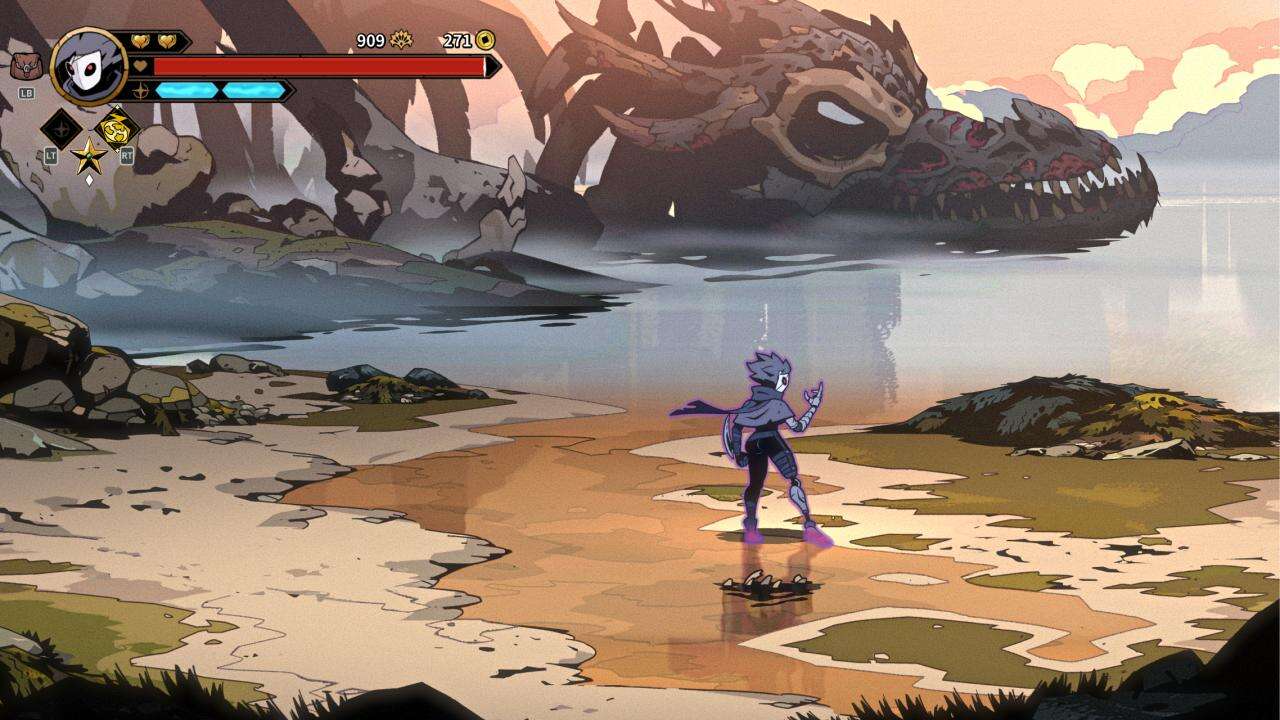Click the masked character portrait
The height and width of the screenshot is (720, 1280).
coord(88,66)
